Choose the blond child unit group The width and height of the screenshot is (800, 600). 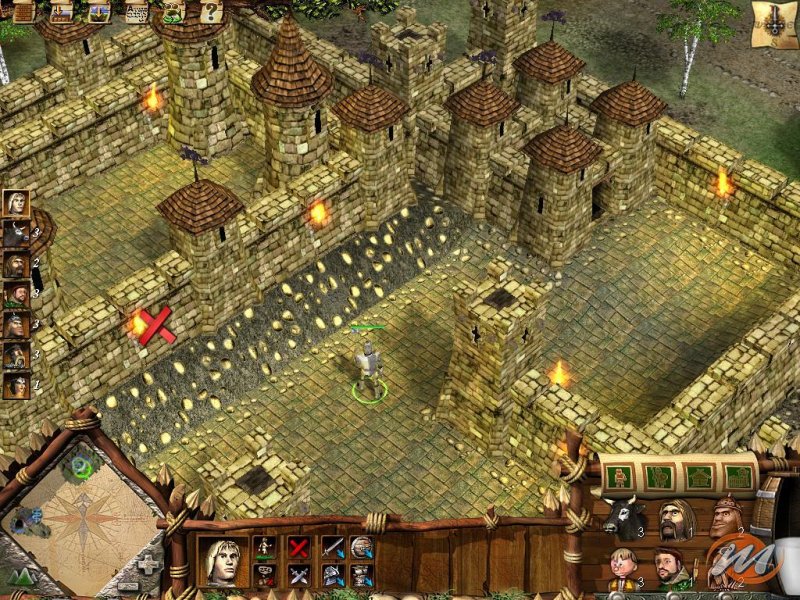622,570
